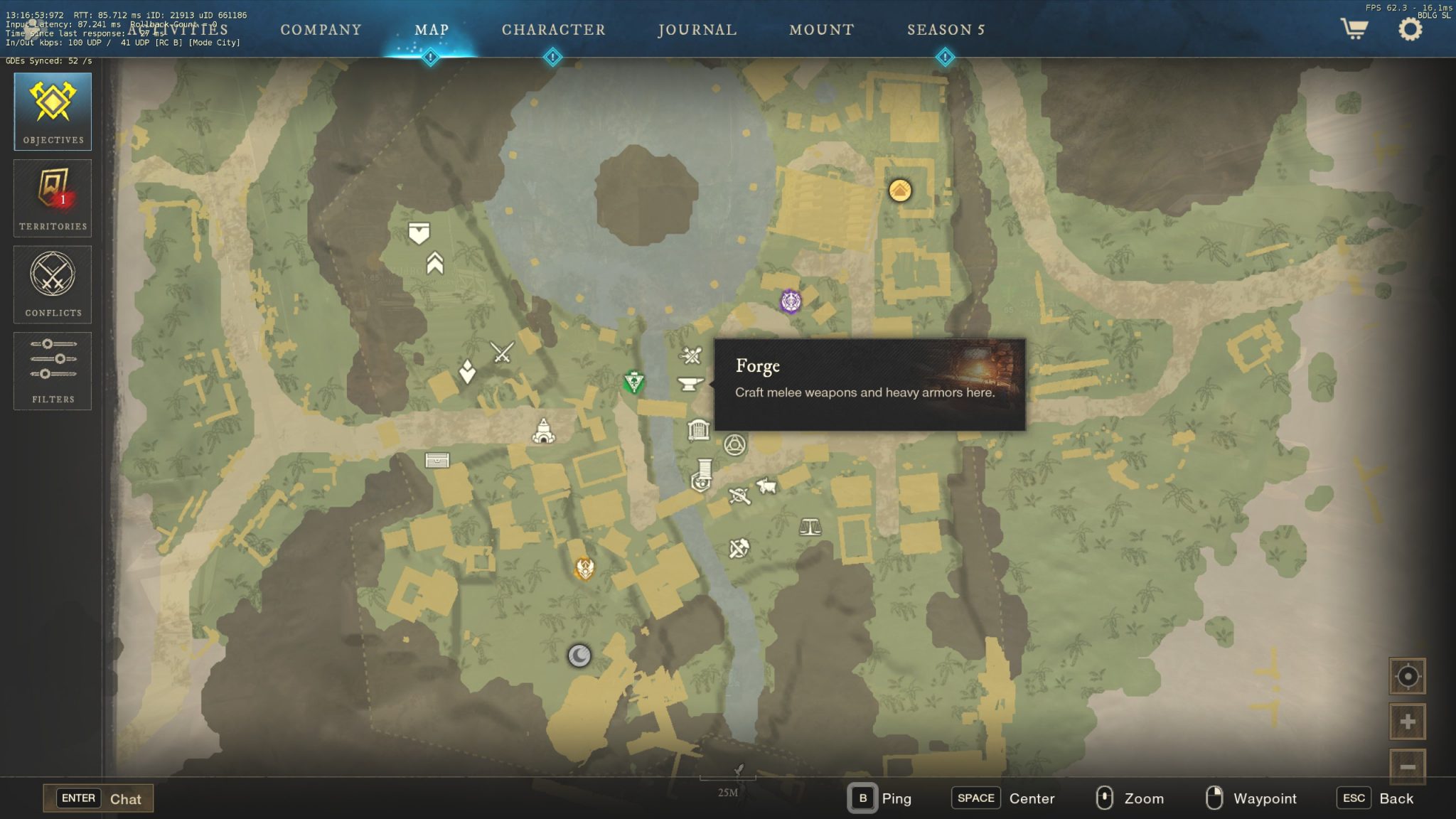Click the settings gear at top right
The image size is (1456, 819).
pos(1409,28)
